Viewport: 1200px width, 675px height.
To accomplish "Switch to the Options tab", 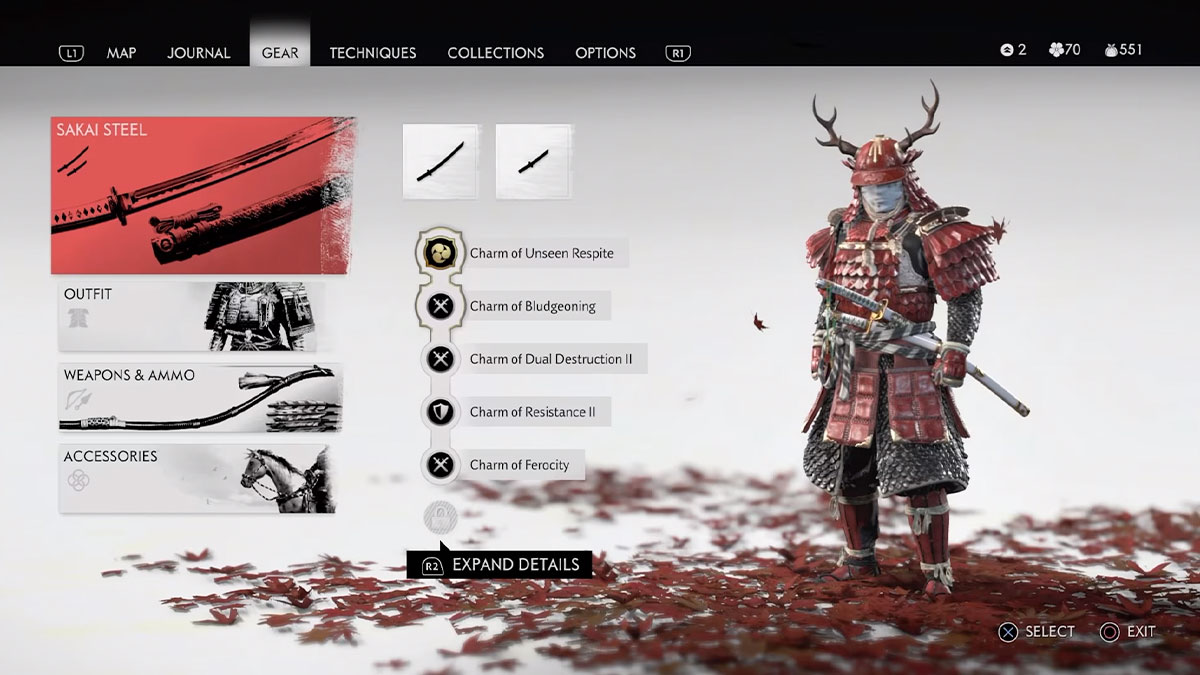I will [x=605, y=53].
